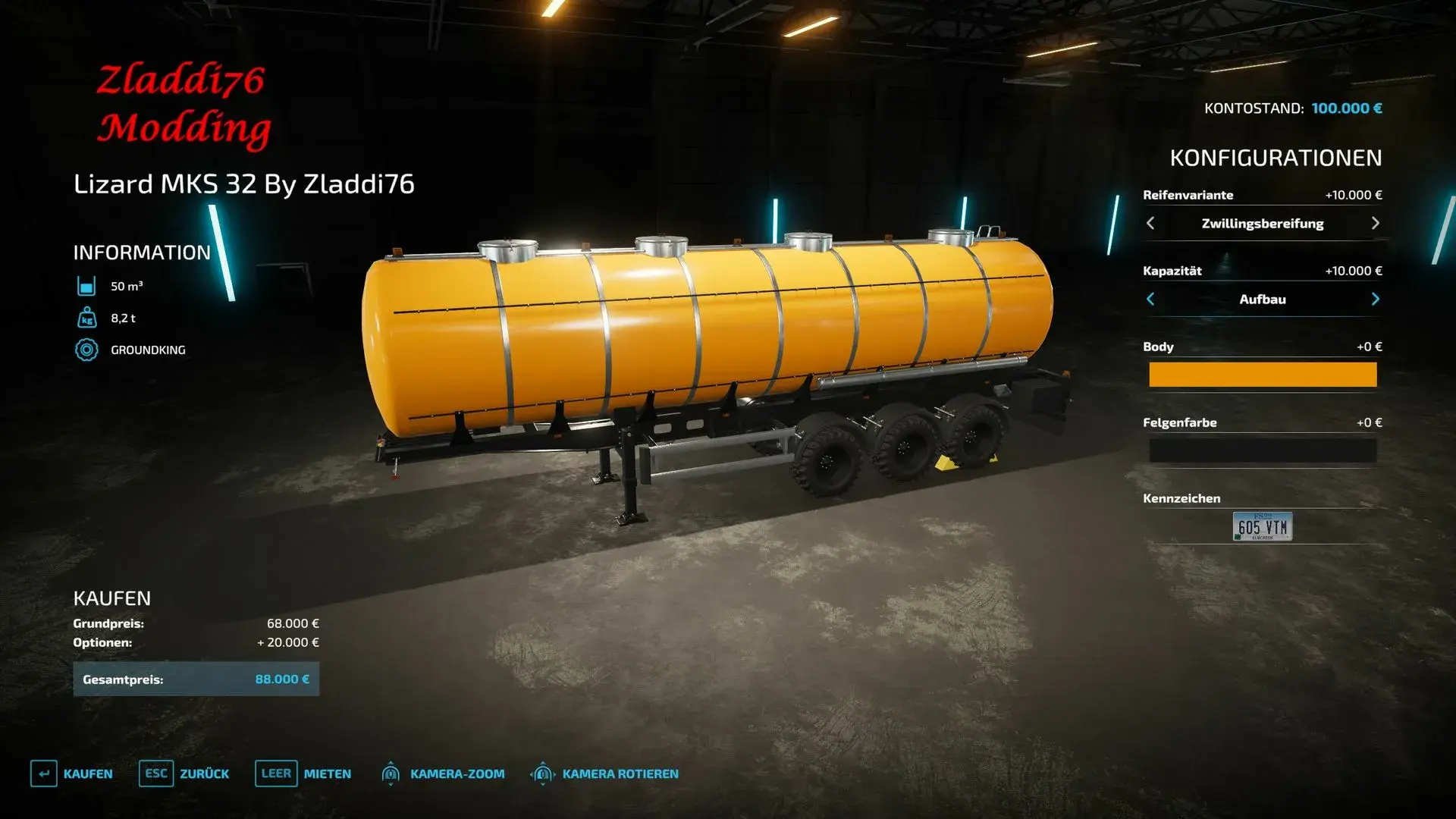Image resolution: width=1456 pixels, height=819 pixels.
Task: Open the Information section heading
Action: point(141,252)
